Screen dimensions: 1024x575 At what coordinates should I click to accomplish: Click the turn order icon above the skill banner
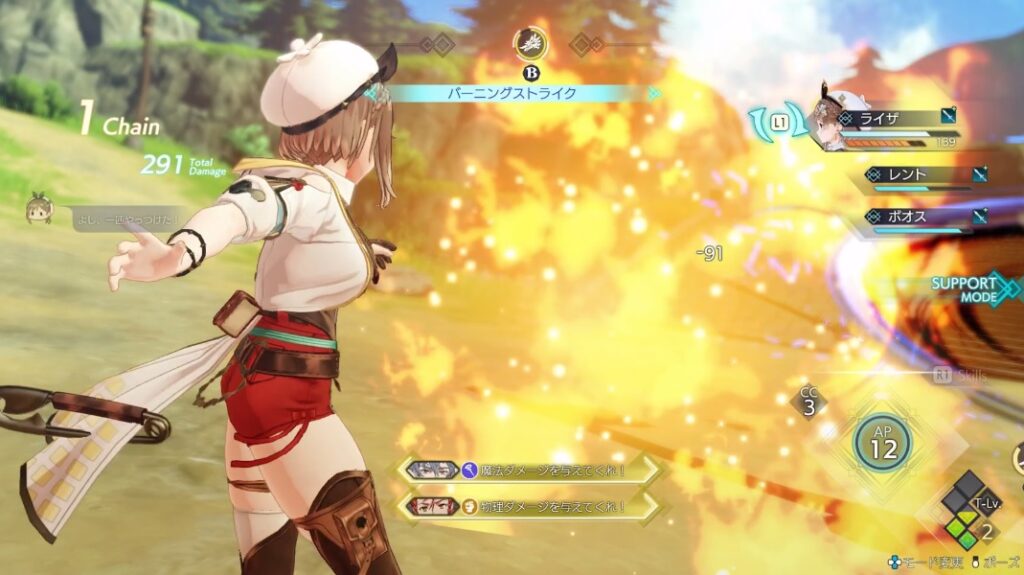tap(528, 43)
